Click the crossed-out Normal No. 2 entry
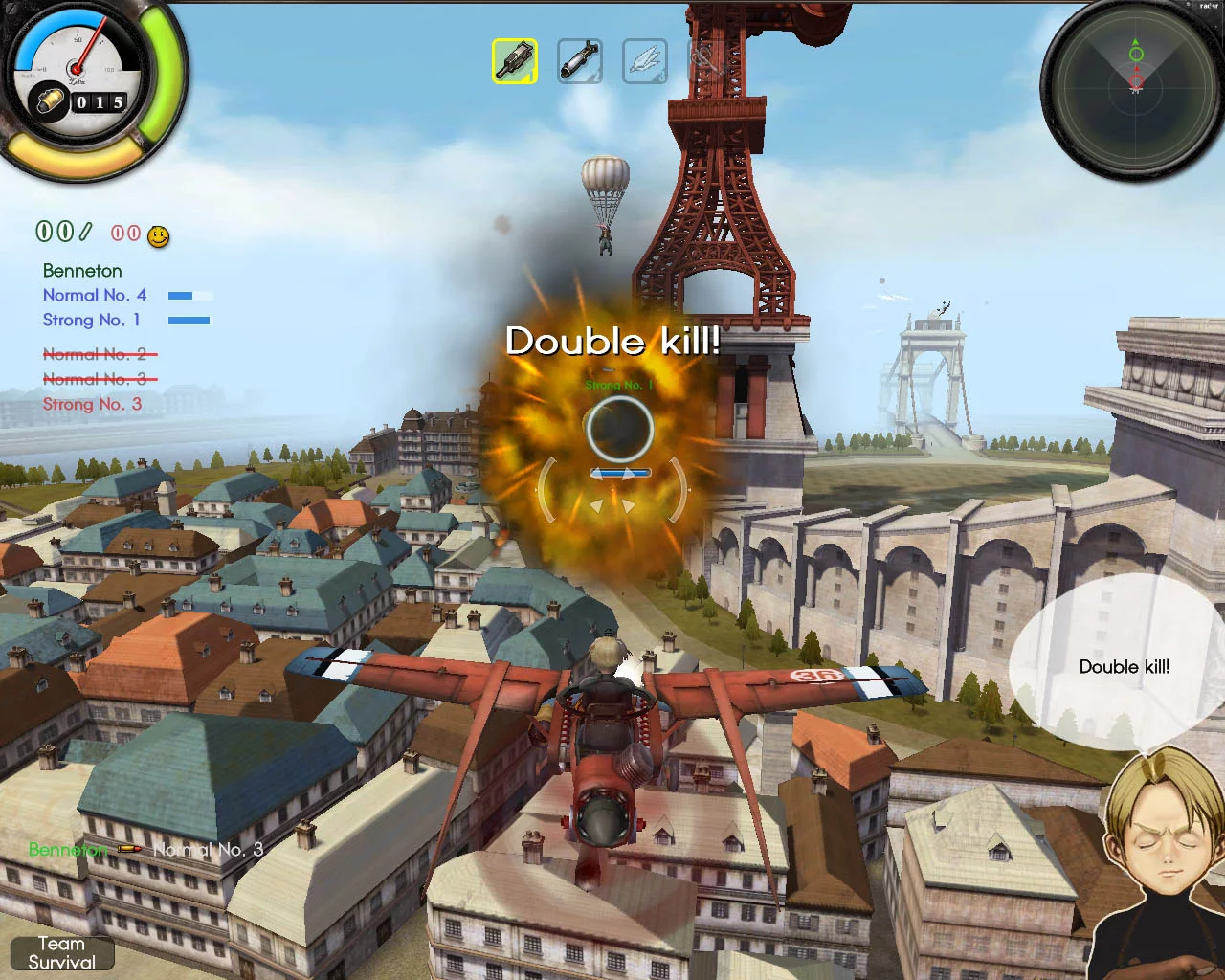 (99, 353)
